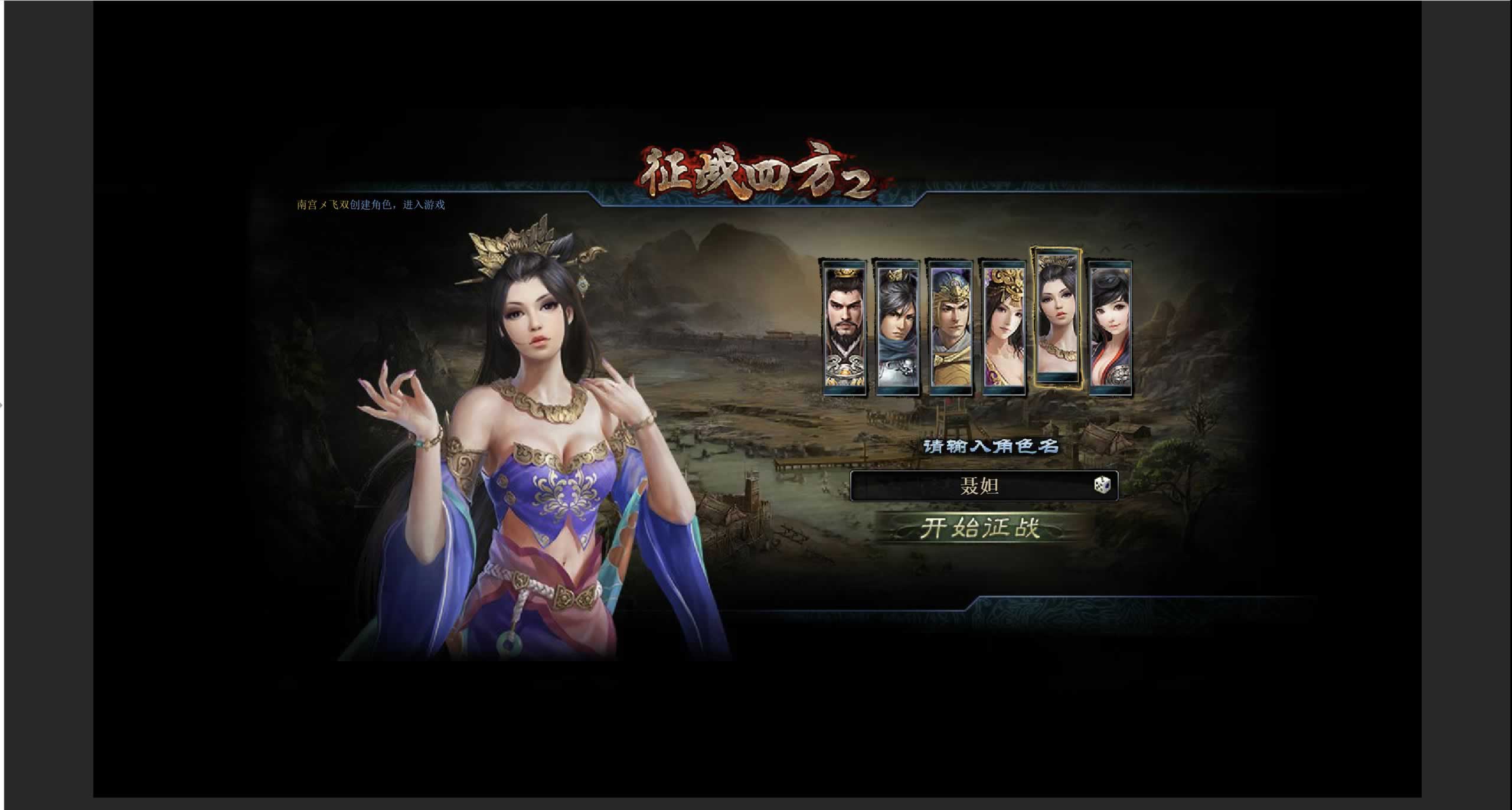The width and height of the screenshot is (1512, 810).
Task: Choose the dark-haired young swordsman portrait
Action: [897, 328]
